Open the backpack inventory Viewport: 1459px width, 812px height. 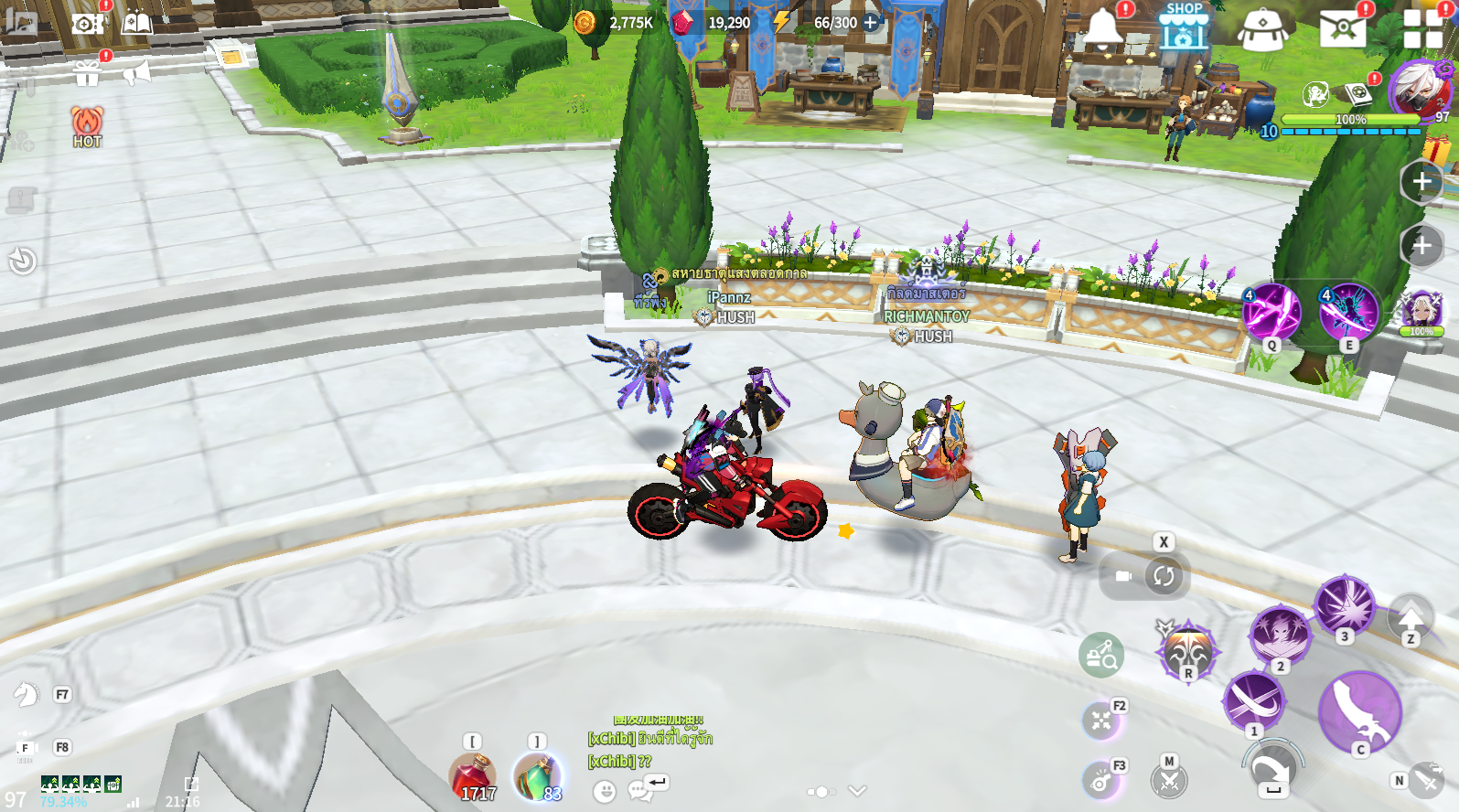(x=1262, y=29)
